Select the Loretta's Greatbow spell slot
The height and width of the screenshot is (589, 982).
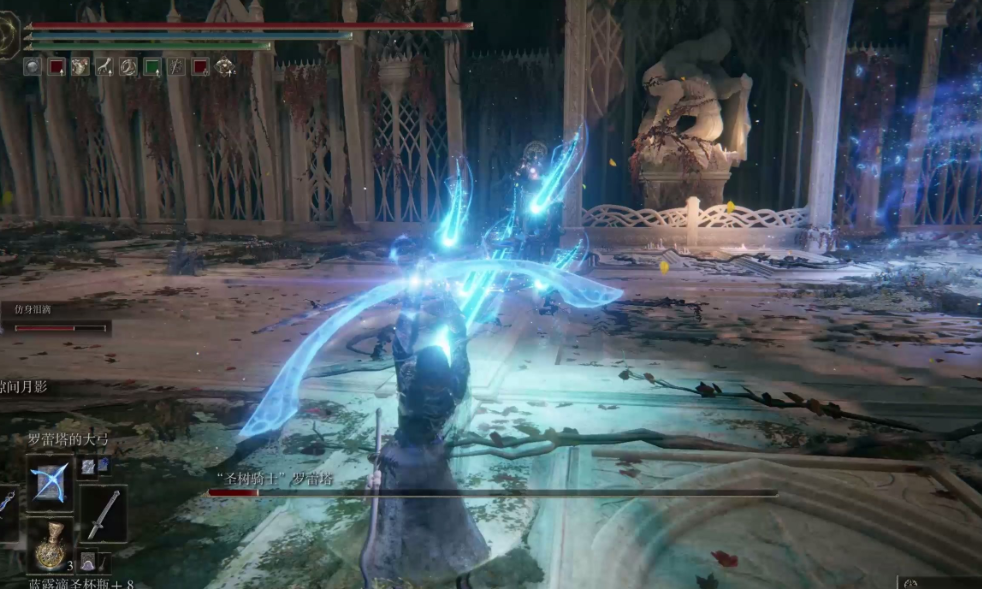(50, 483)
